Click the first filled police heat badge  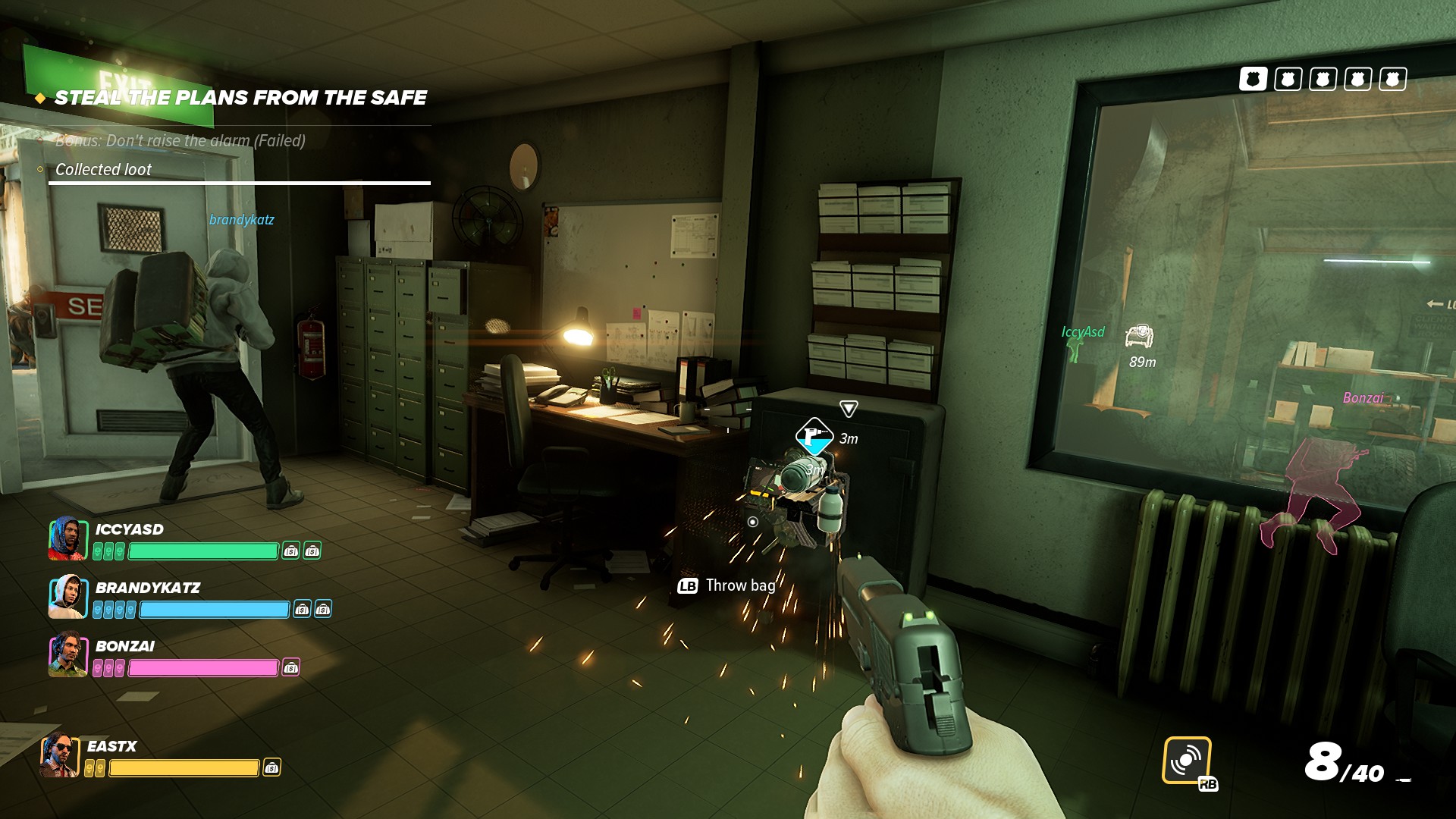pyautogui.click(x=1253, y=79)
